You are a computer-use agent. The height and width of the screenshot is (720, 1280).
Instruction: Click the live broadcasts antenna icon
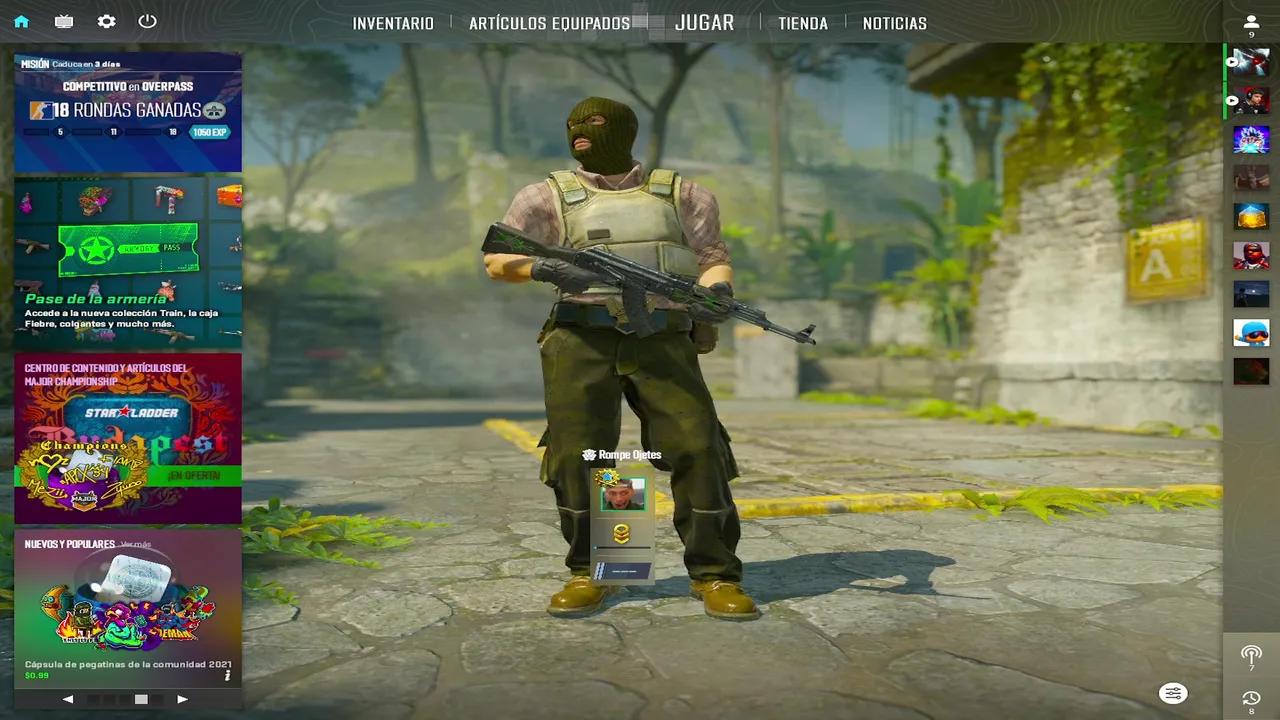point(1251,657)
